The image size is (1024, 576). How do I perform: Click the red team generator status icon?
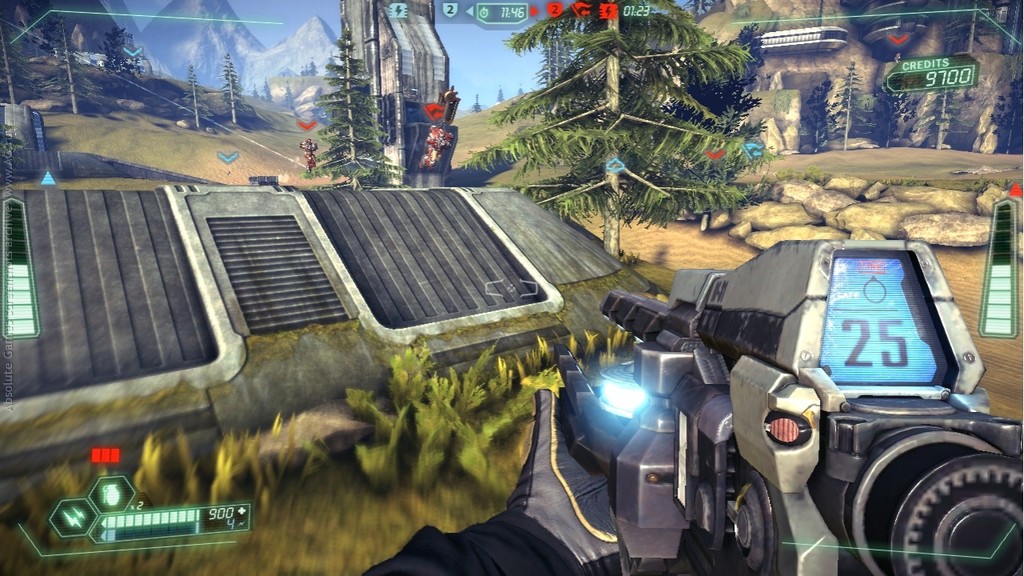tap(608, 11)
